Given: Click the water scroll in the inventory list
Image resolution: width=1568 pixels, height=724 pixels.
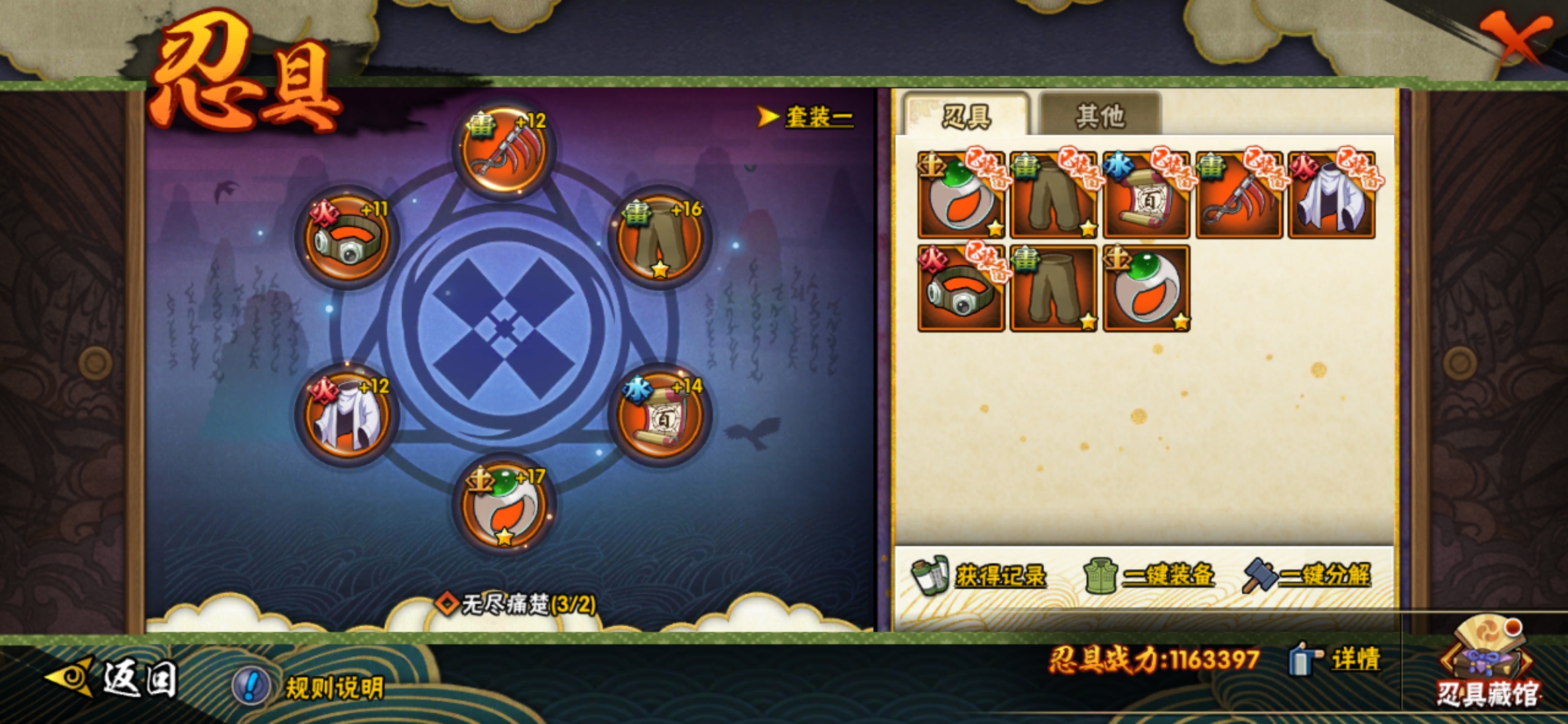Looking at the screenshot, I should click(x=1146, y=196).
